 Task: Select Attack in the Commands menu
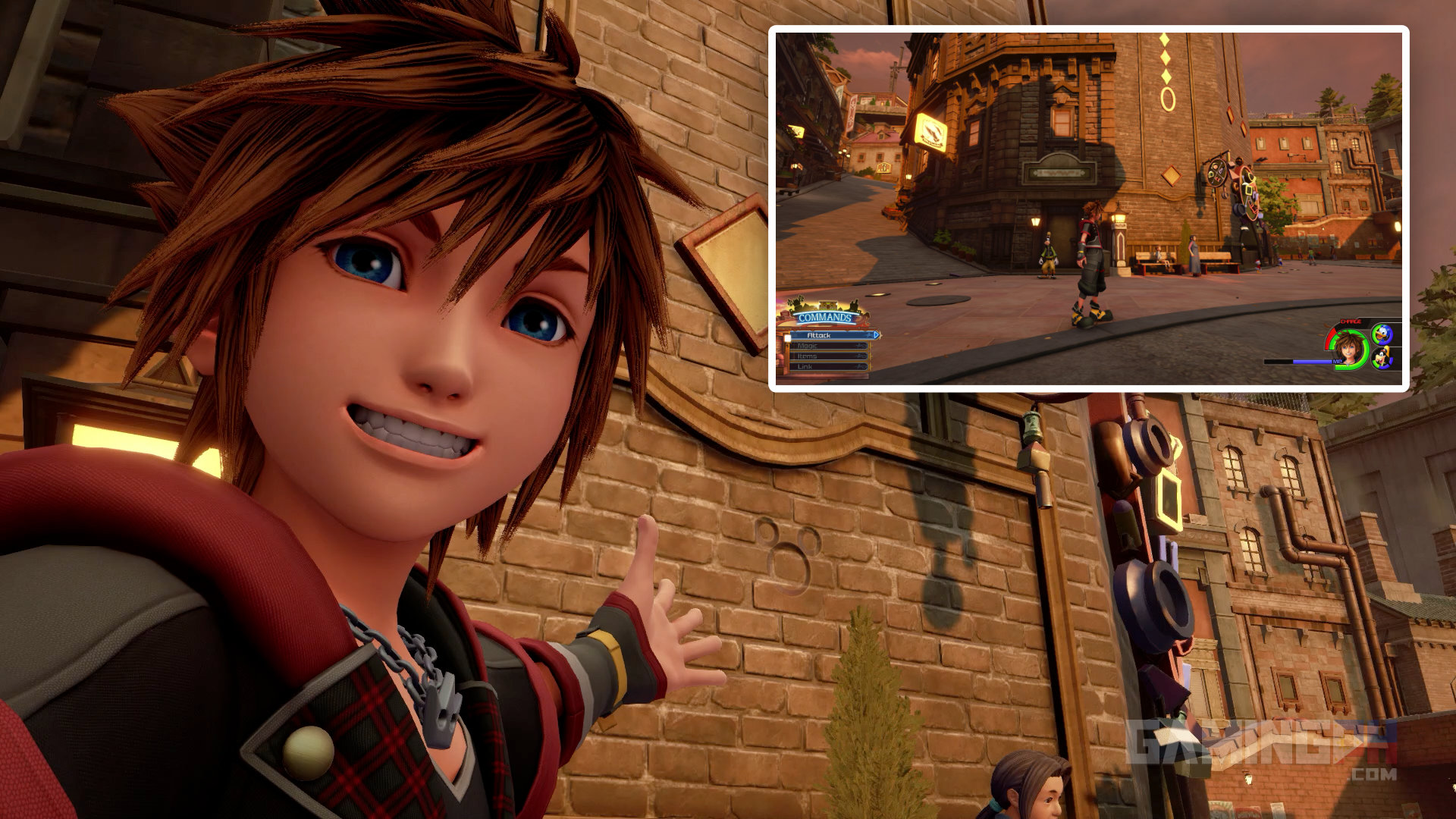[820, 335]
